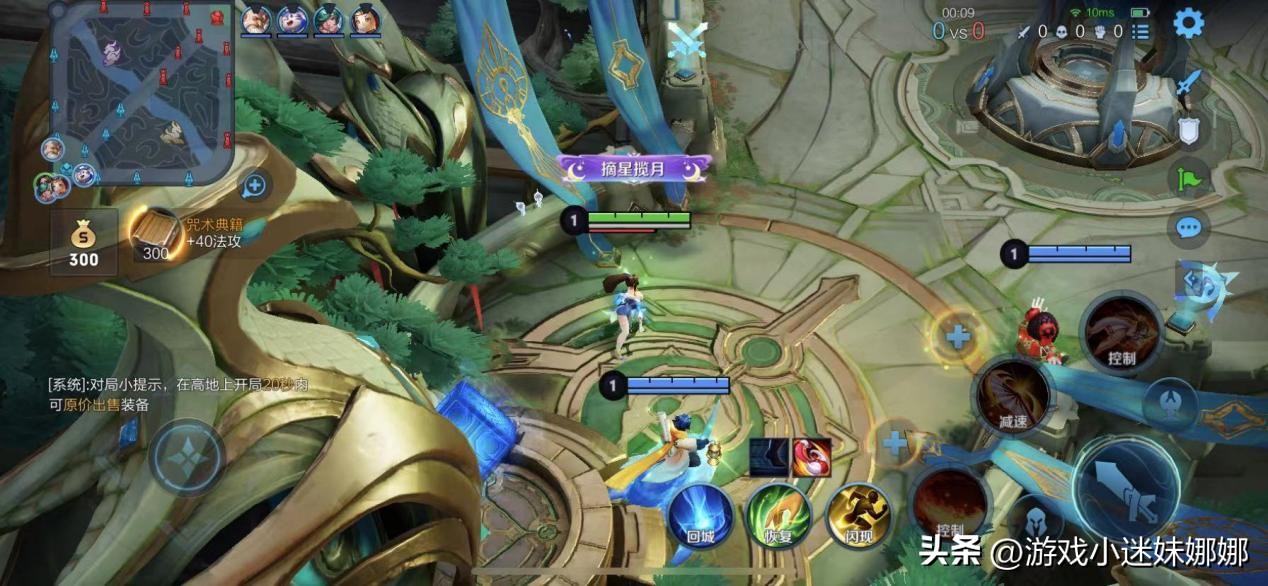Image resolution: width=1268 pixels, height=586 pixels.
Task: Open the gear settings menu
Action: [1188, 22]
